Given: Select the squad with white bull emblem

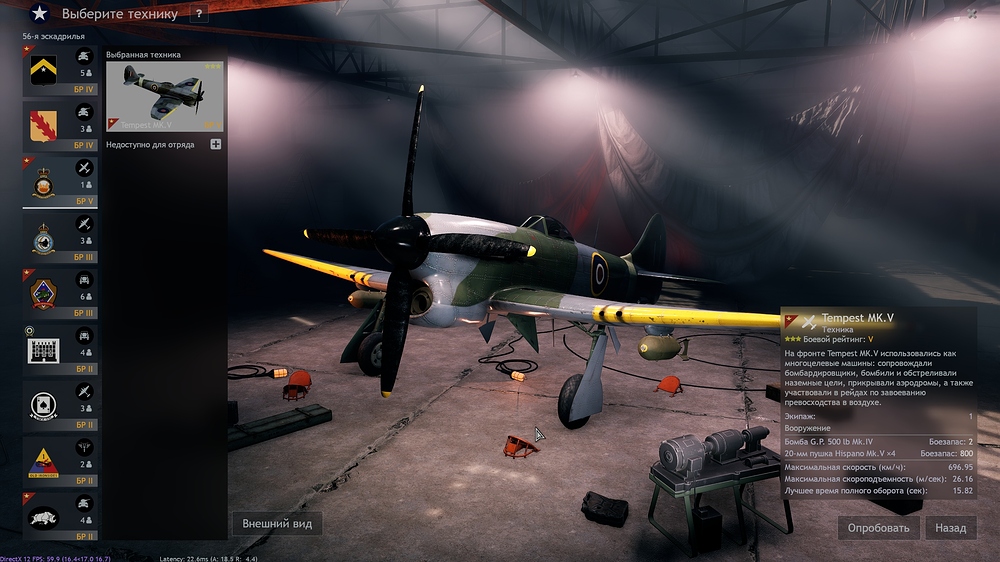Looking at the screenshot, I should click(x=62, y=518).
